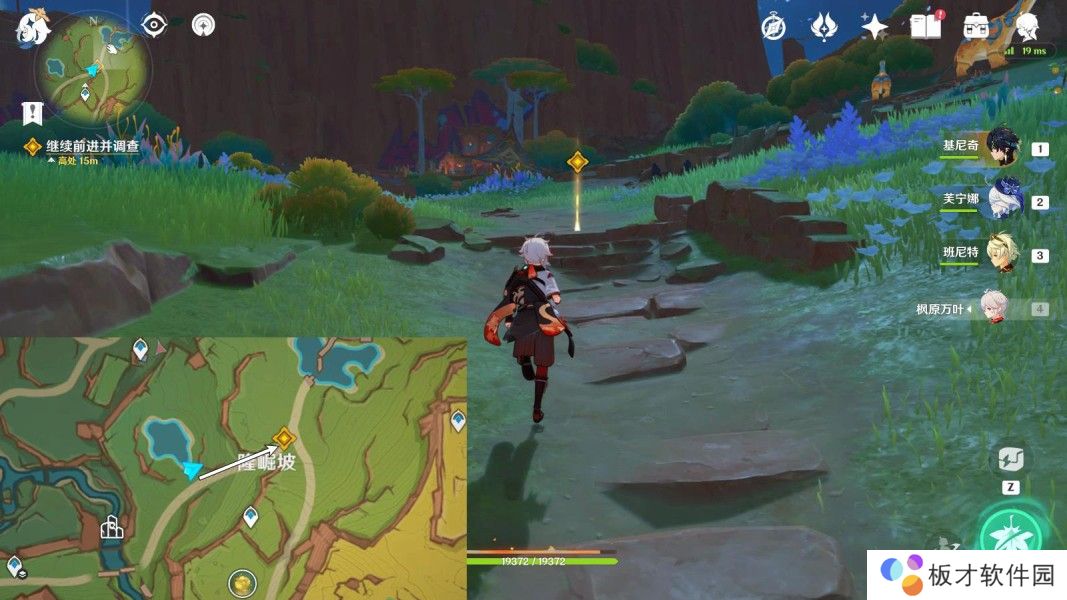
Task: Switch to party member 班尼特
Action: (1001, 254)
